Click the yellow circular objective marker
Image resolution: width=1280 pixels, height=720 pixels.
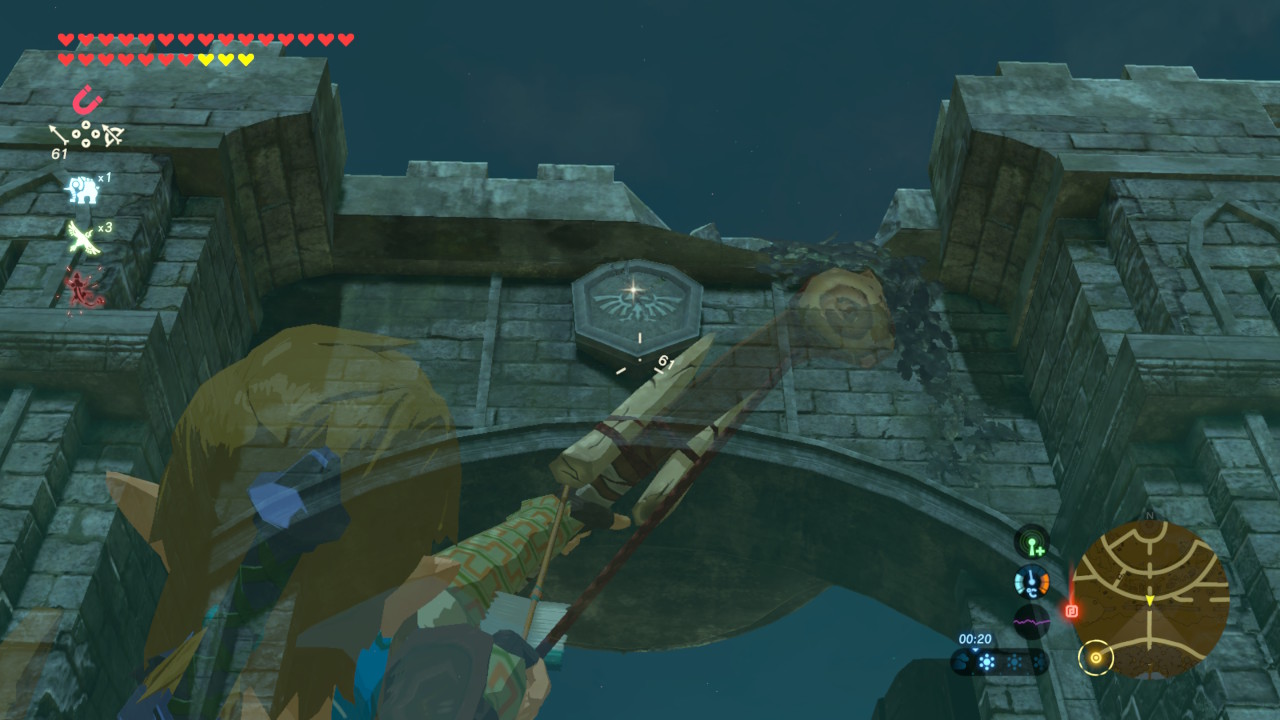(1097, 657)
